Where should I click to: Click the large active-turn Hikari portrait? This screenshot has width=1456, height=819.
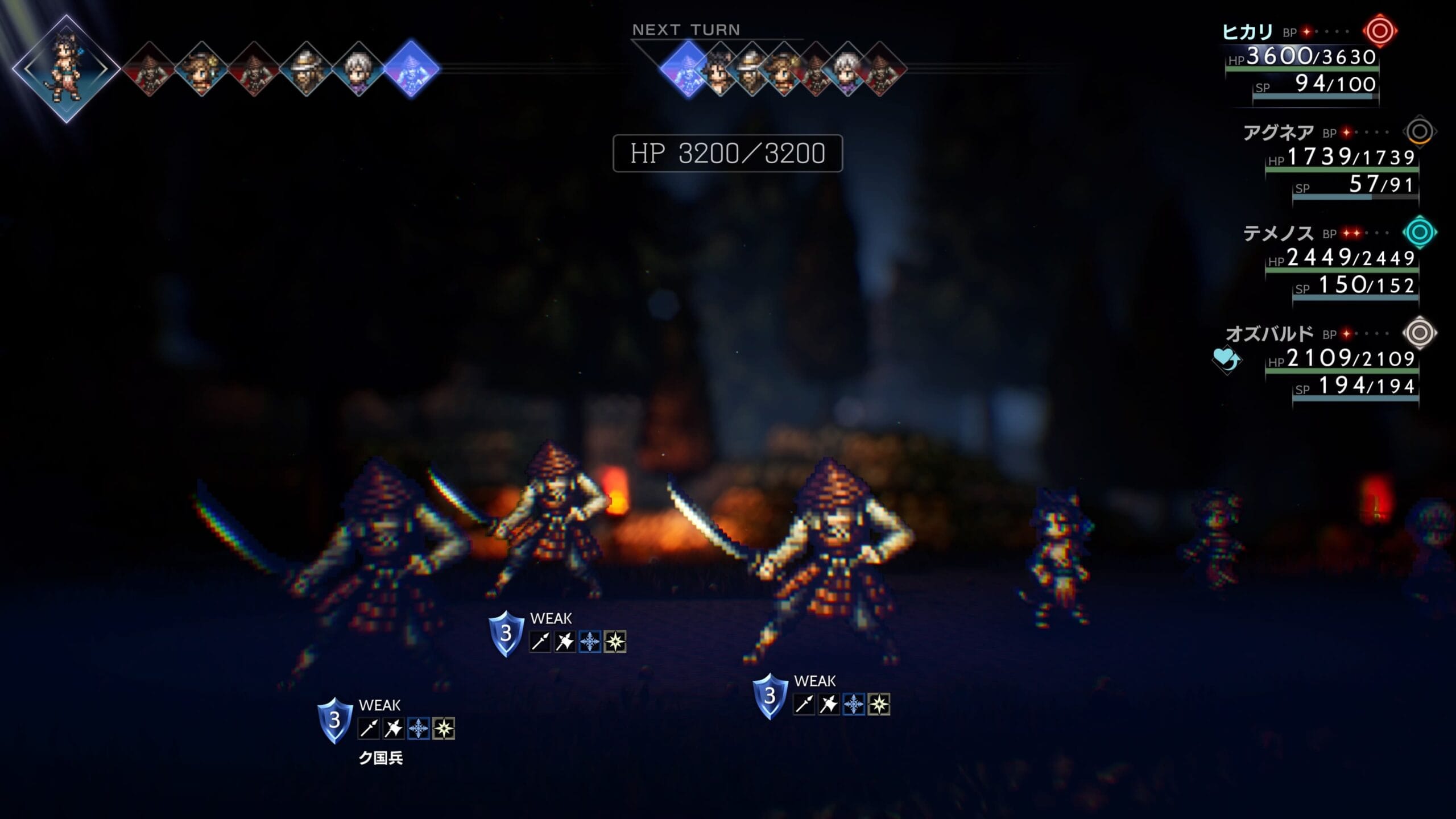66,69
